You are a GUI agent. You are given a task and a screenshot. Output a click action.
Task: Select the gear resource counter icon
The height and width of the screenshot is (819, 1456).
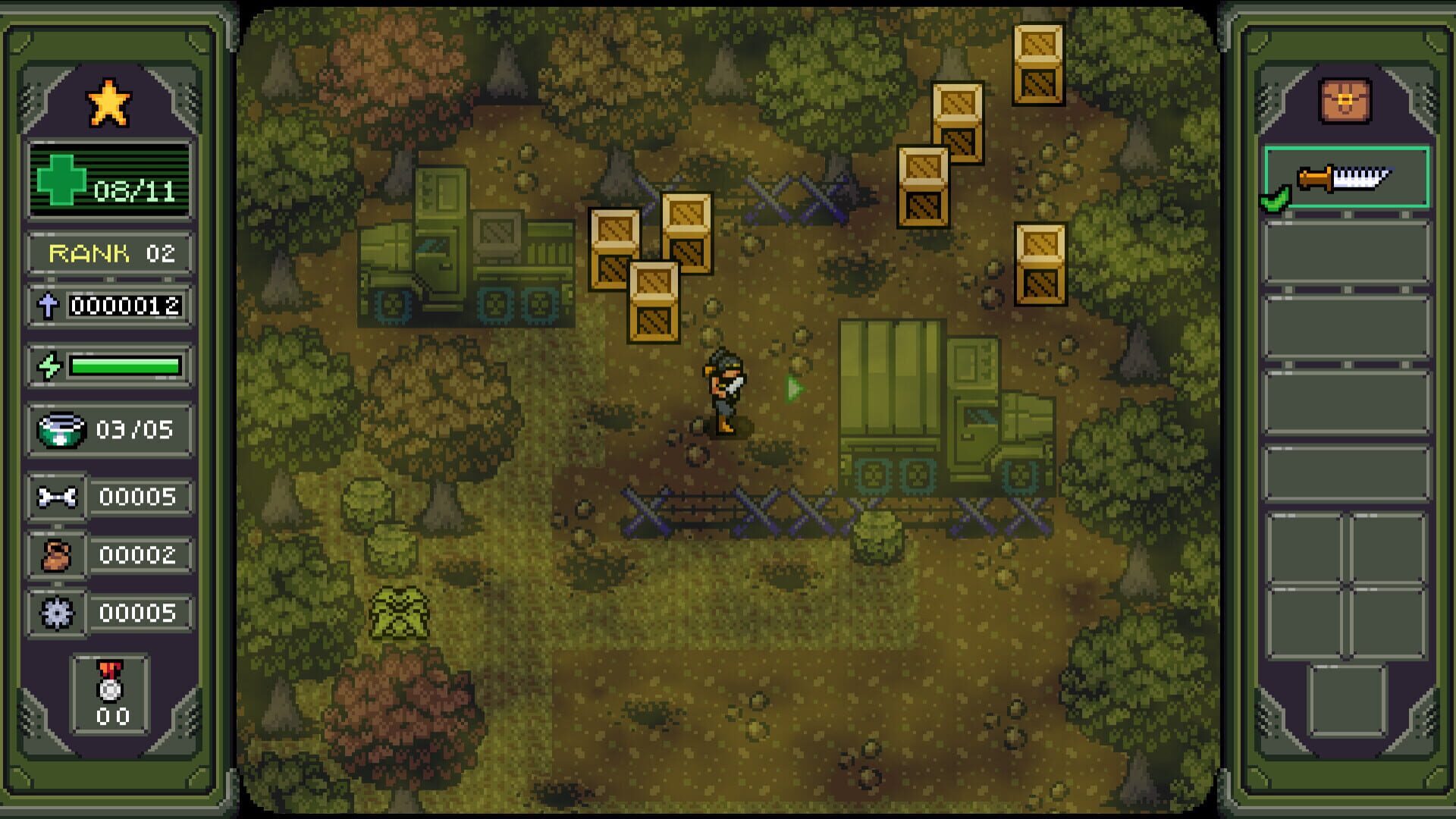[x=58, y=609]
